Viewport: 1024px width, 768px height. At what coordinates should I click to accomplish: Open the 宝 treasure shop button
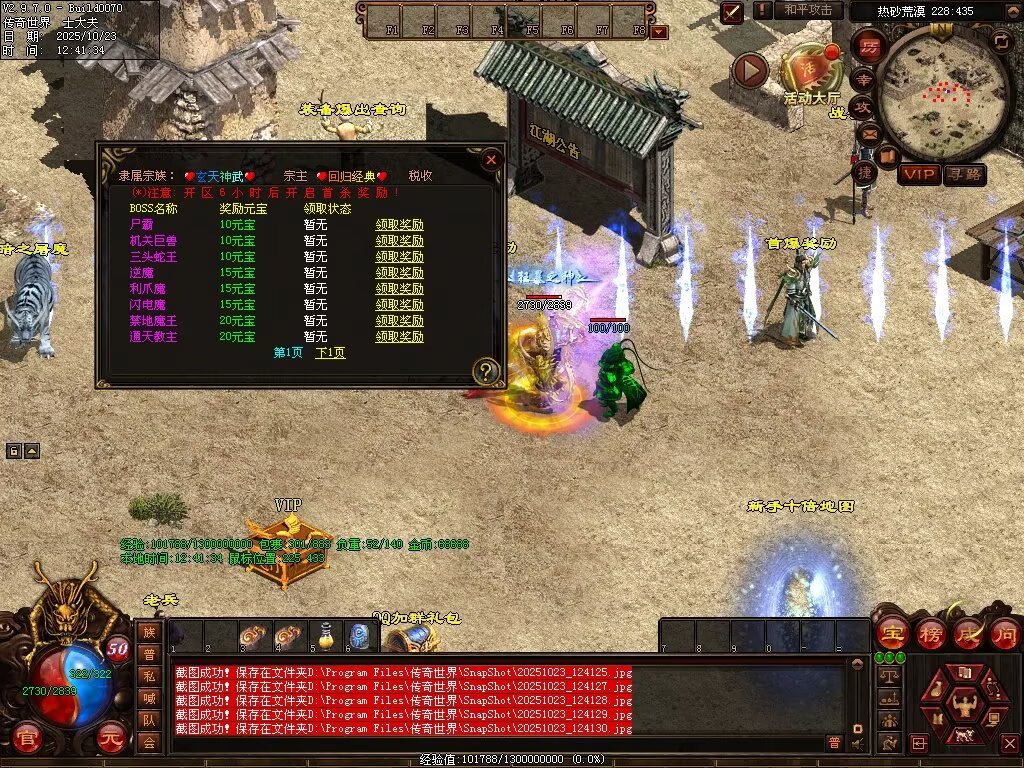pos(891,633)
